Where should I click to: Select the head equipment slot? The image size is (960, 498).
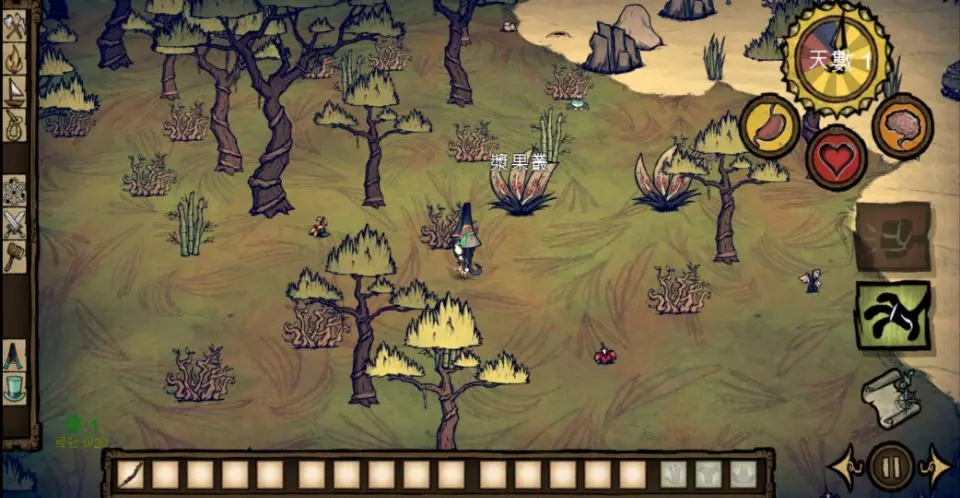[743, 474]
